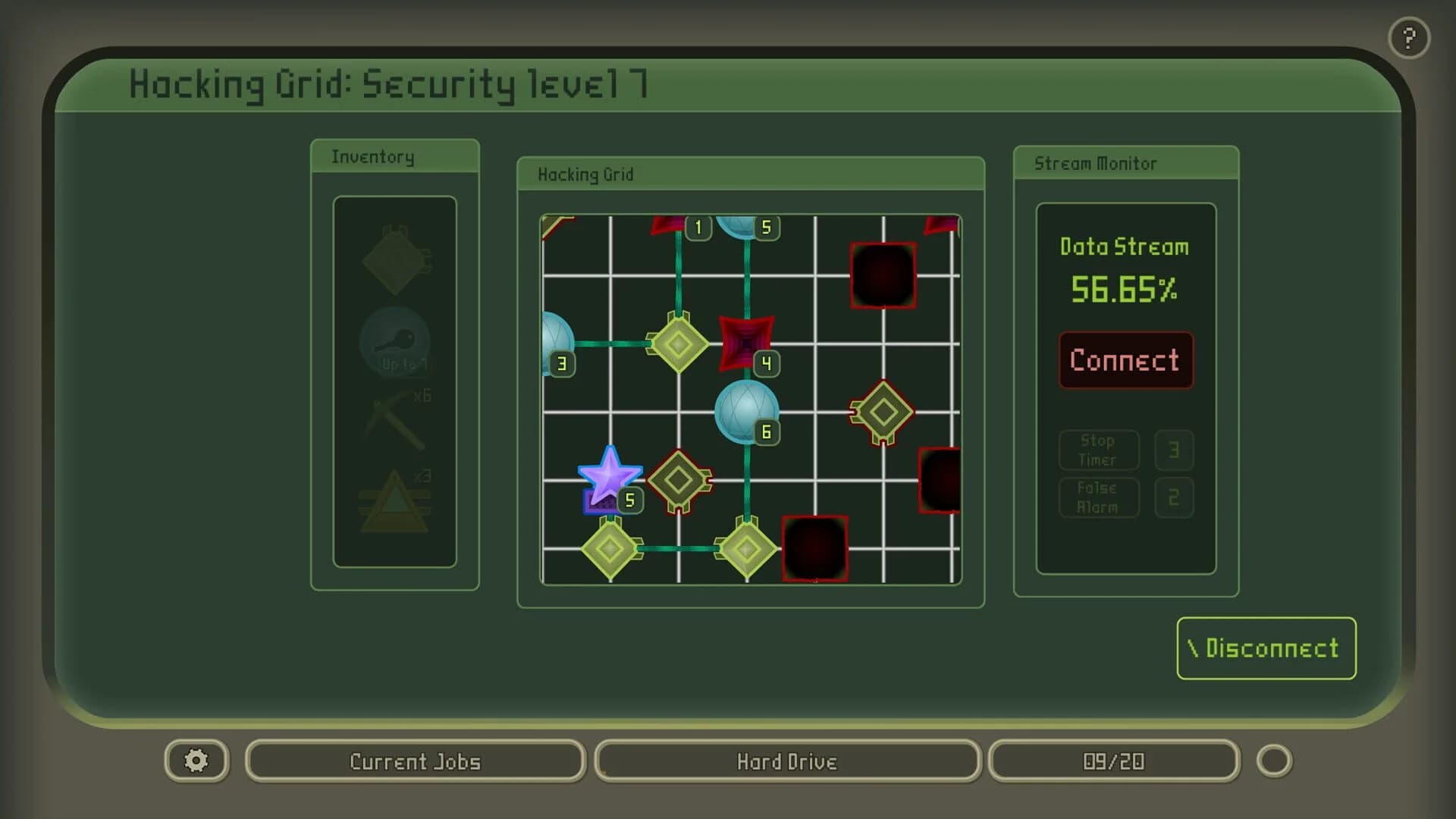This screenshot has width=1456, height=819.
Task: Click the help question mark icon
Action: (1409, 36)
